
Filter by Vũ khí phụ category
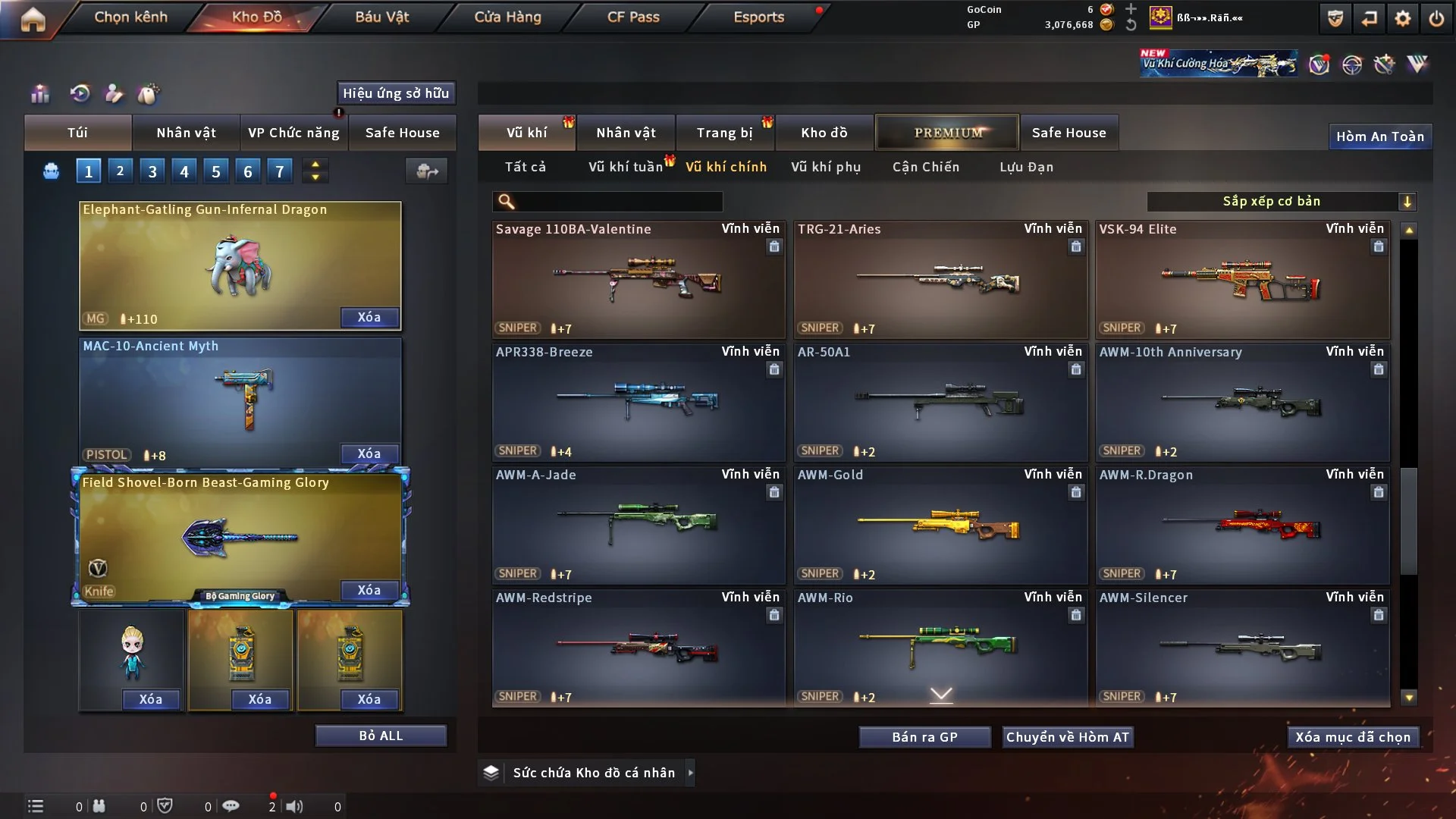826,167
